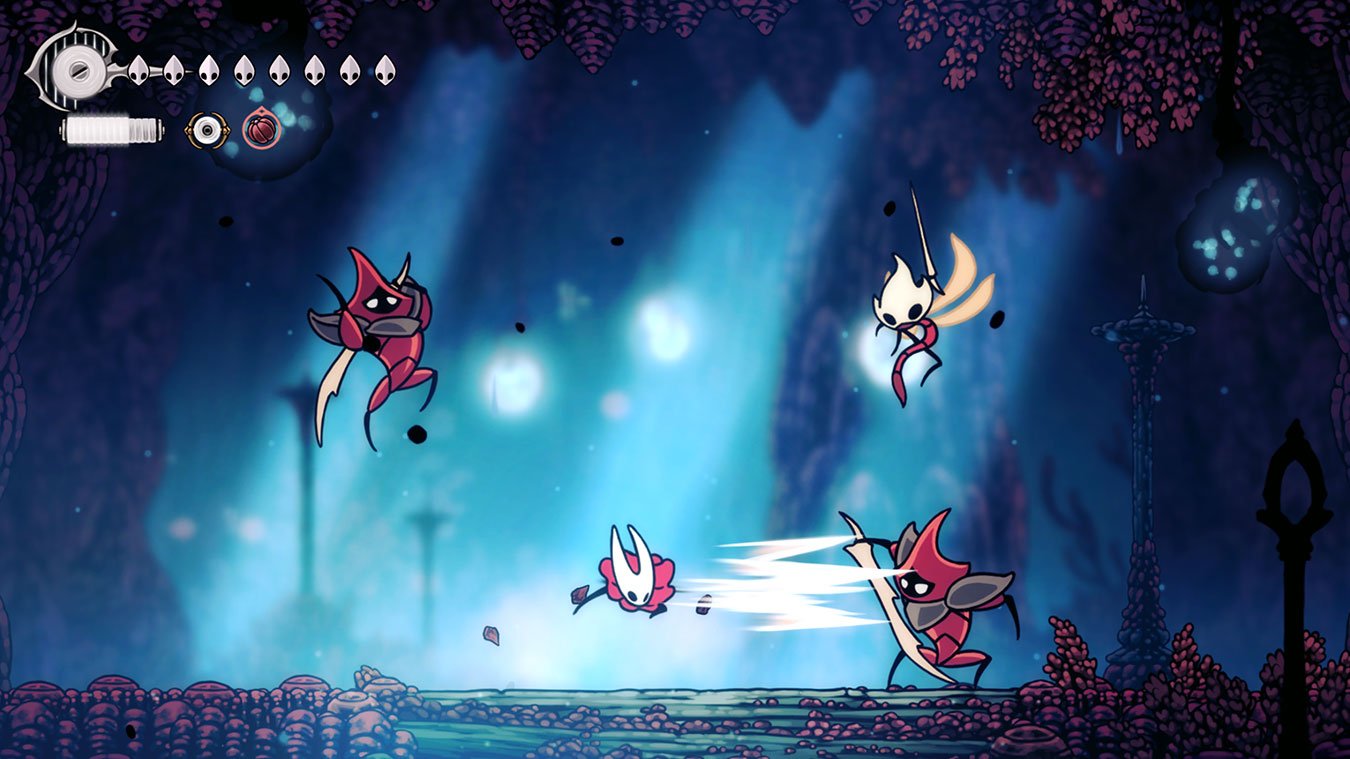Select the red Straight Pin tool icon

click(262, 129)
